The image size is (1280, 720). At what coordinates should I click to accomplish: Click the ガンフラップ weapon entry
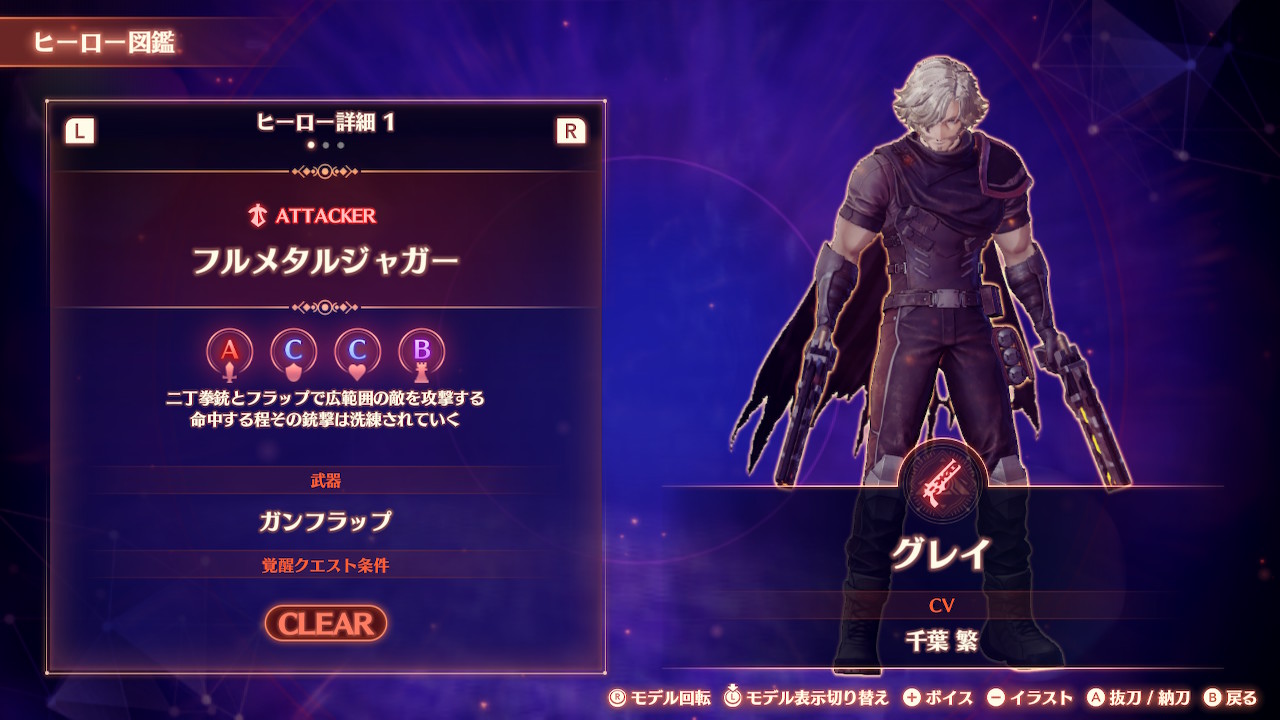click(x=325, y=521)
